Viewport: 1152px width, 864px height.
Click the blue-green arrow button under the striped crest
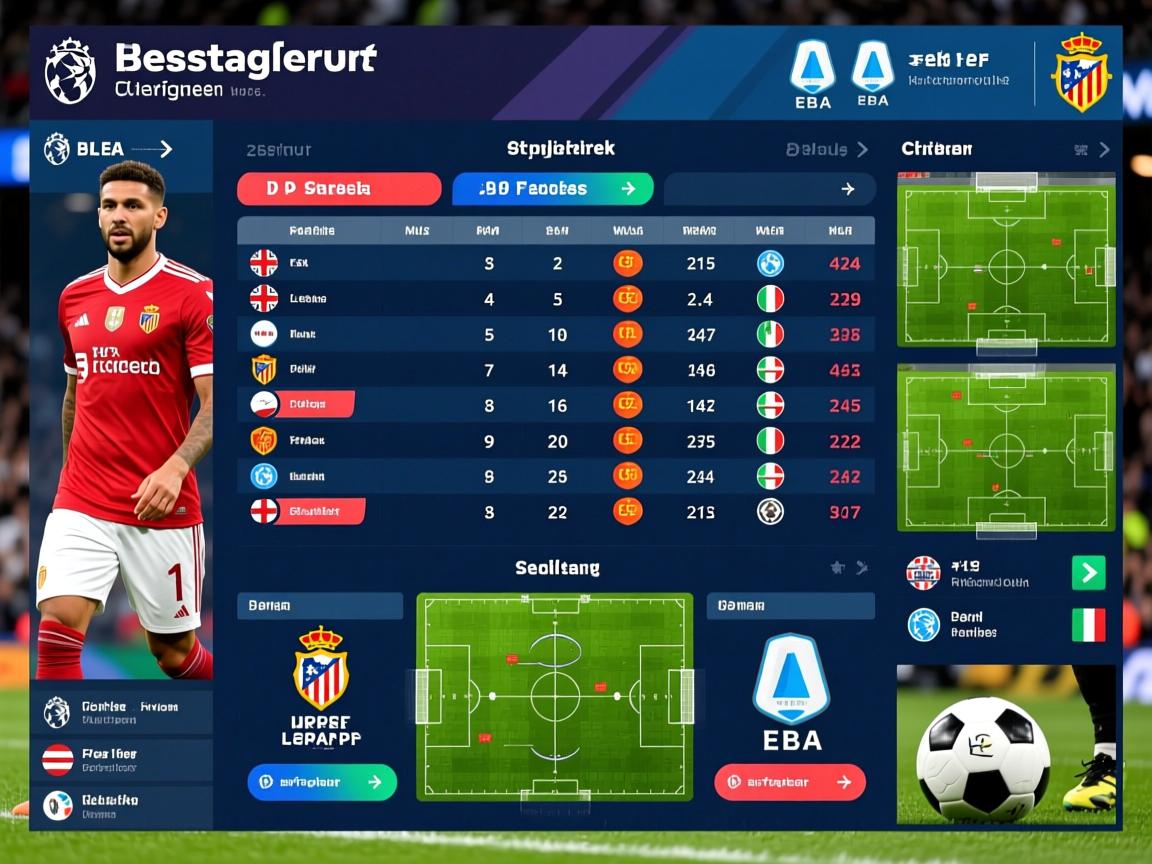[x=322, y=782]
